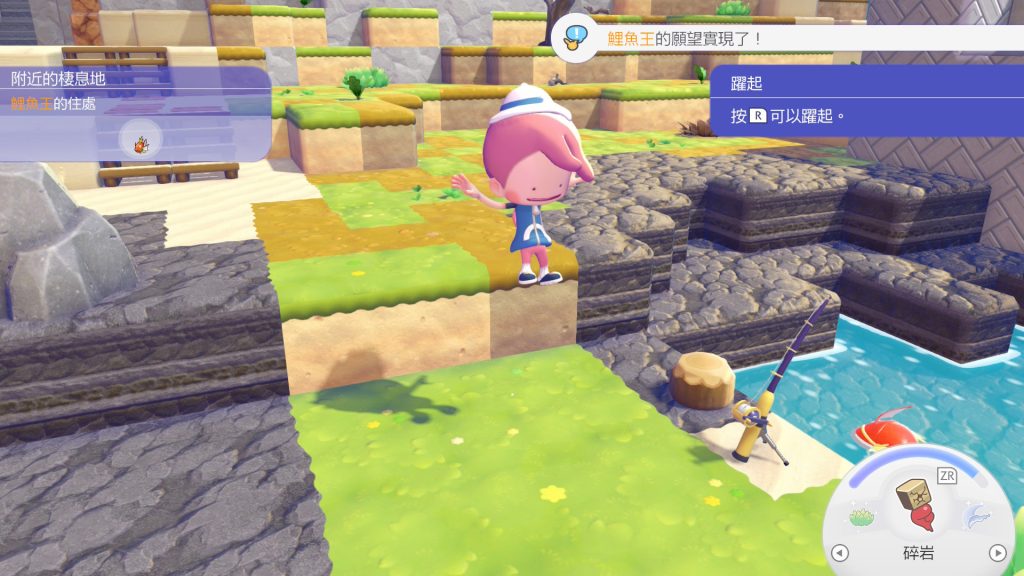
Task: Open the 附近的棲息地 nearby habitat panel
Action: coord(135,112)
